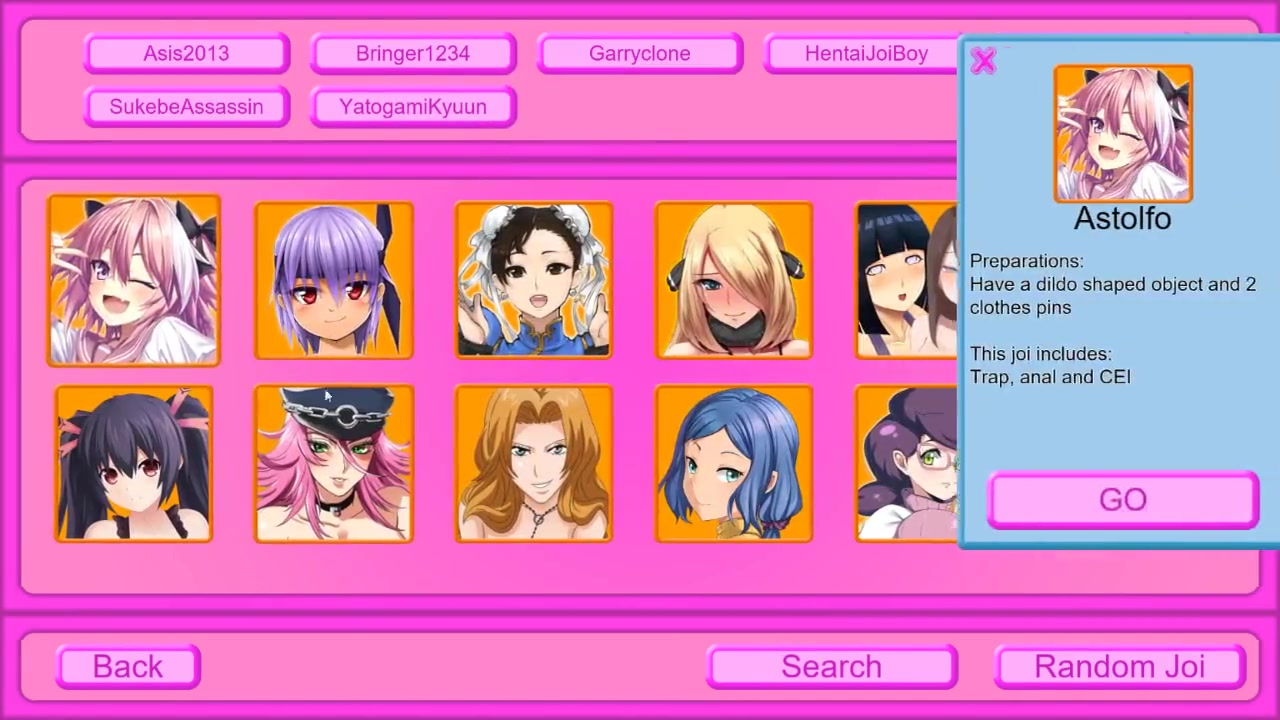Click the GO button
This screenshot has width=1280, height=720.
[1122, 500]
